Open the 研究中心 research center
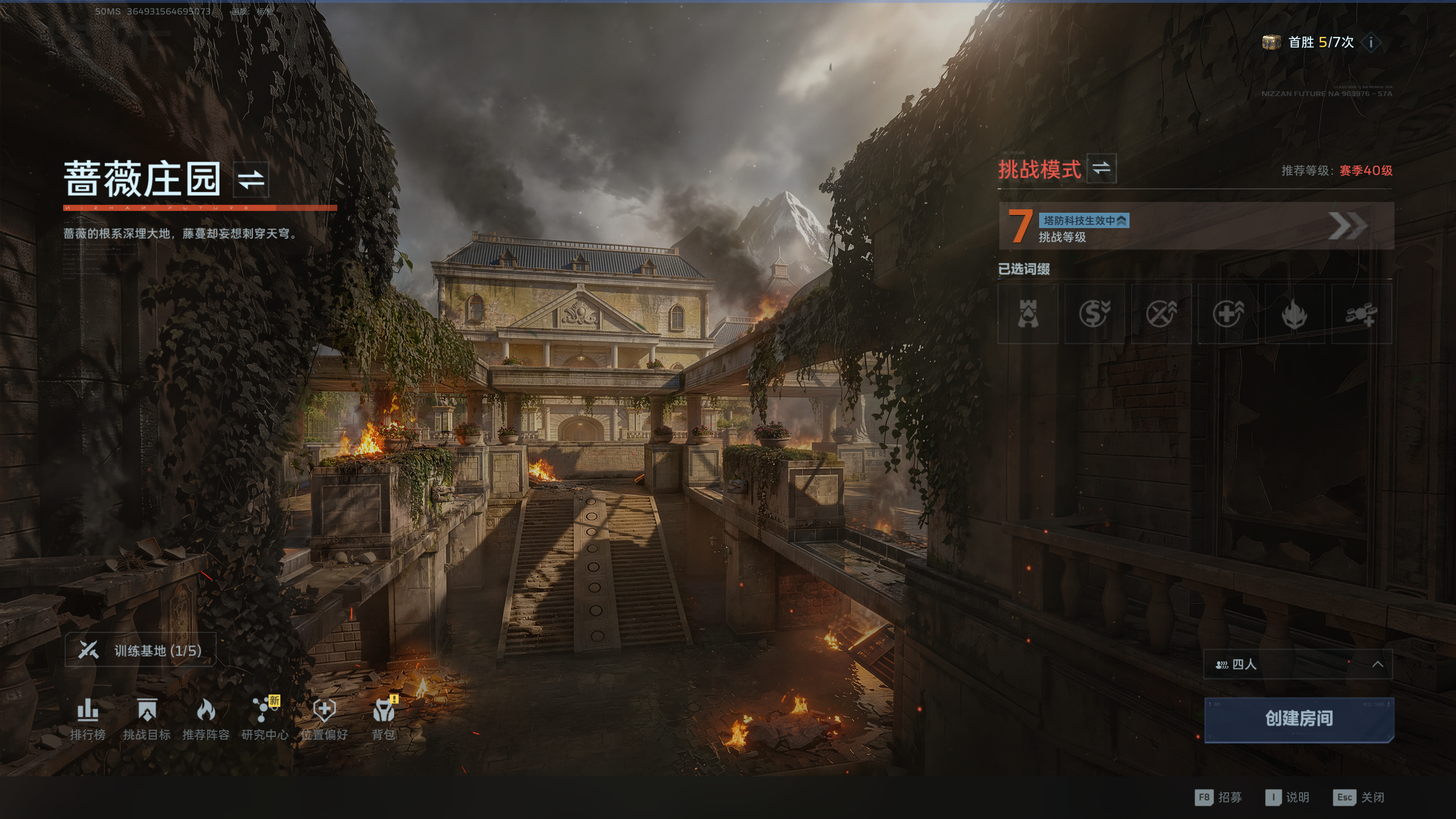Viewport: 1456px width, 819px height. [x=265, y=719]
